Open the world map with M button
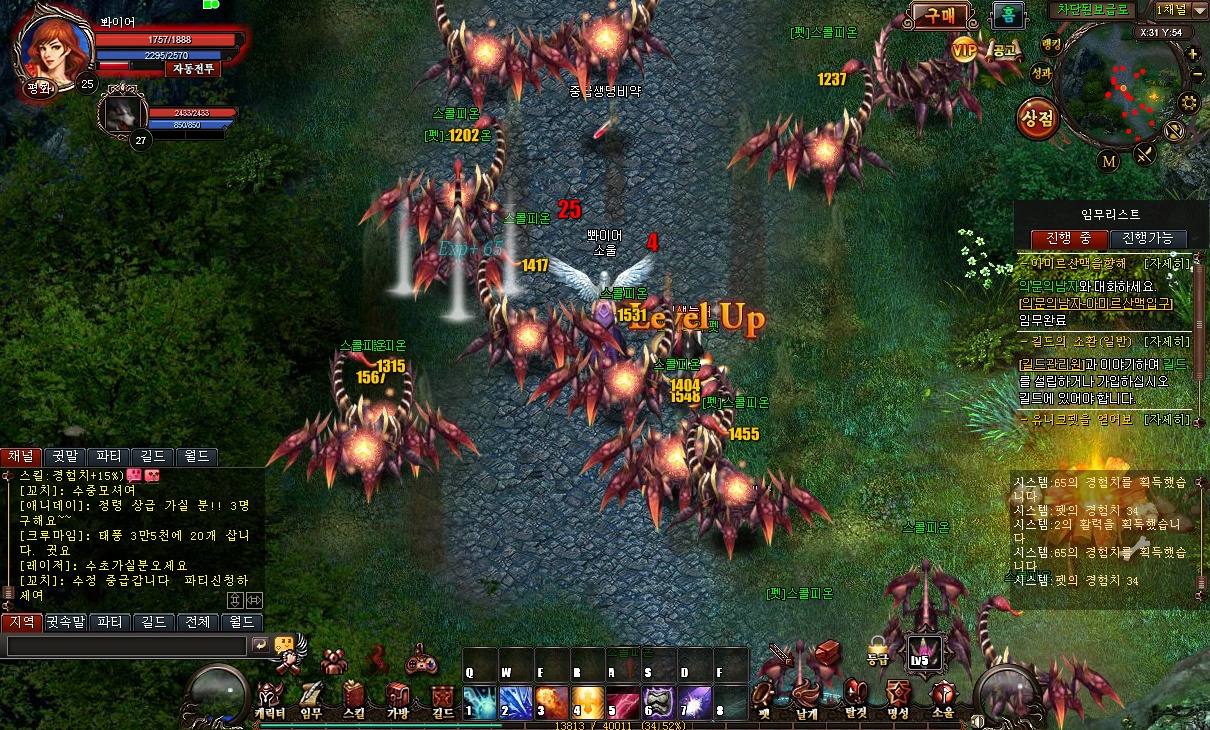 [1109, 161]
